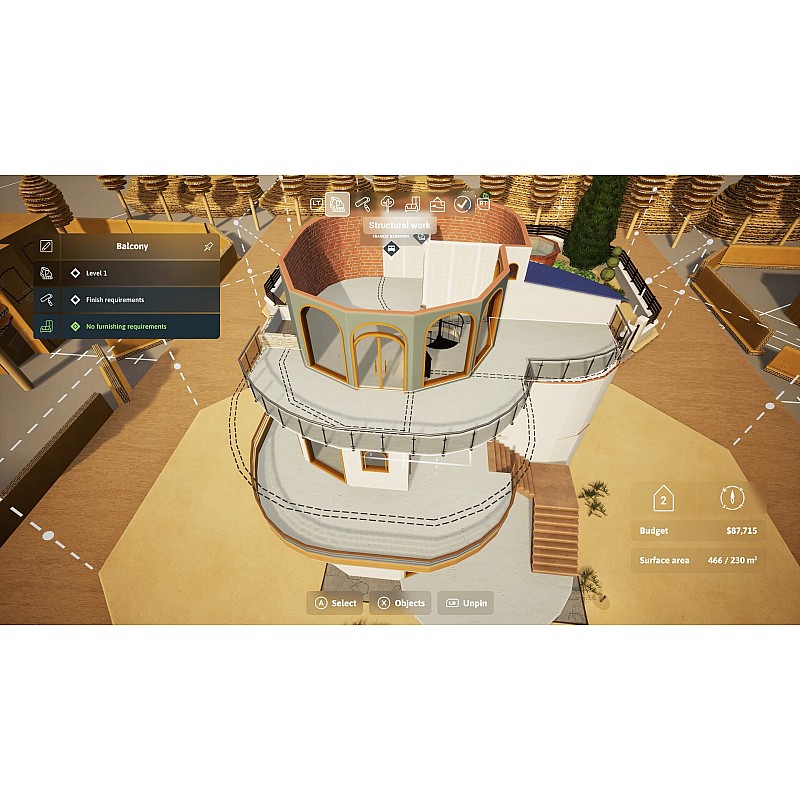This screenshot has width=800, height=800.
Task: Click the pencil edit icon beside Balcony
Action: (46, 246)
